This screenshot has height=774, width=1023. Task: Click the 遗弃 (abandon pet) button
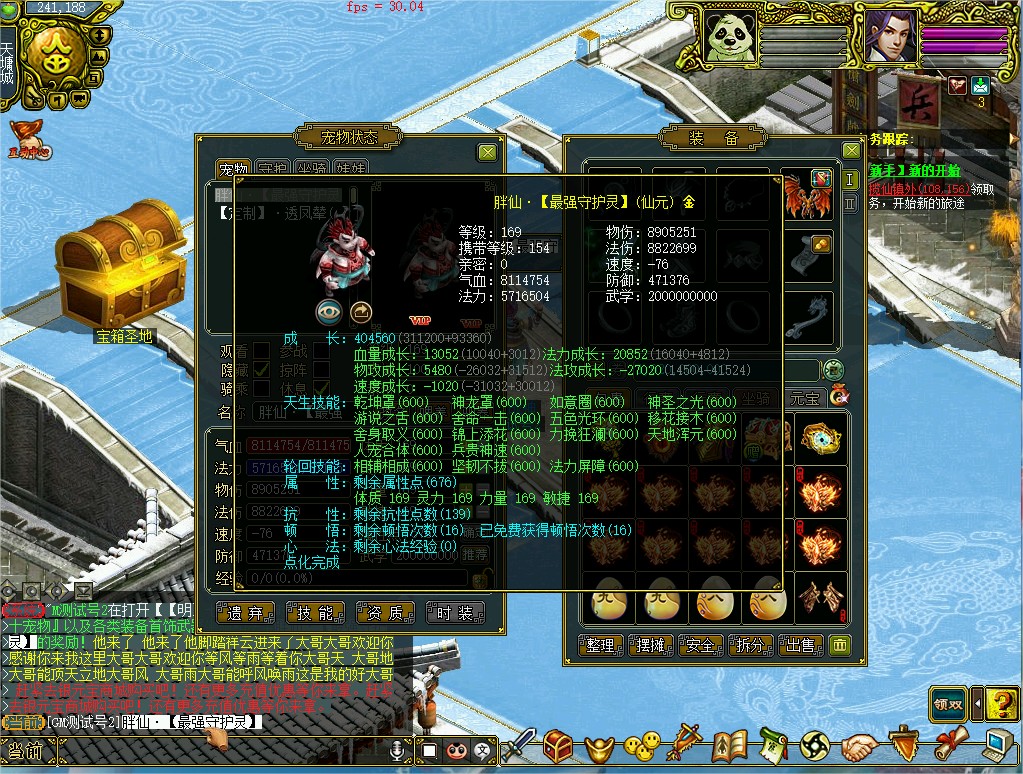coord(246,613)
